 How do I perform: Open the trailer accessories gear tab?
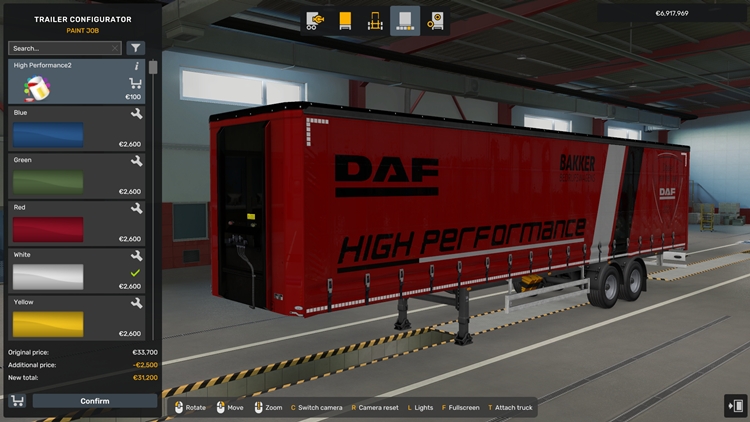(435, 20)
